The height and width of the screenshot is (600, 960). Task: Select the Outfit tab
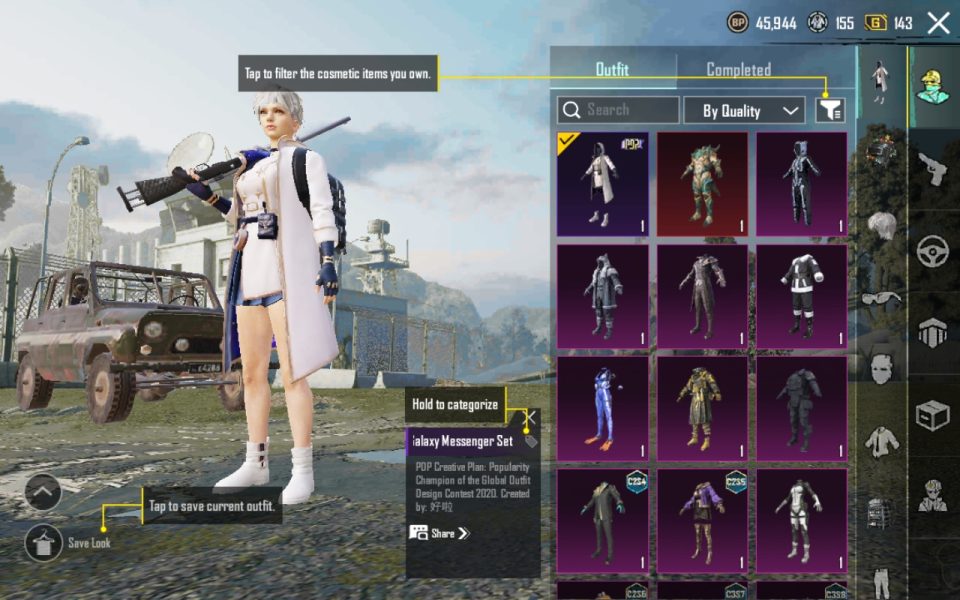click(612, 70)
